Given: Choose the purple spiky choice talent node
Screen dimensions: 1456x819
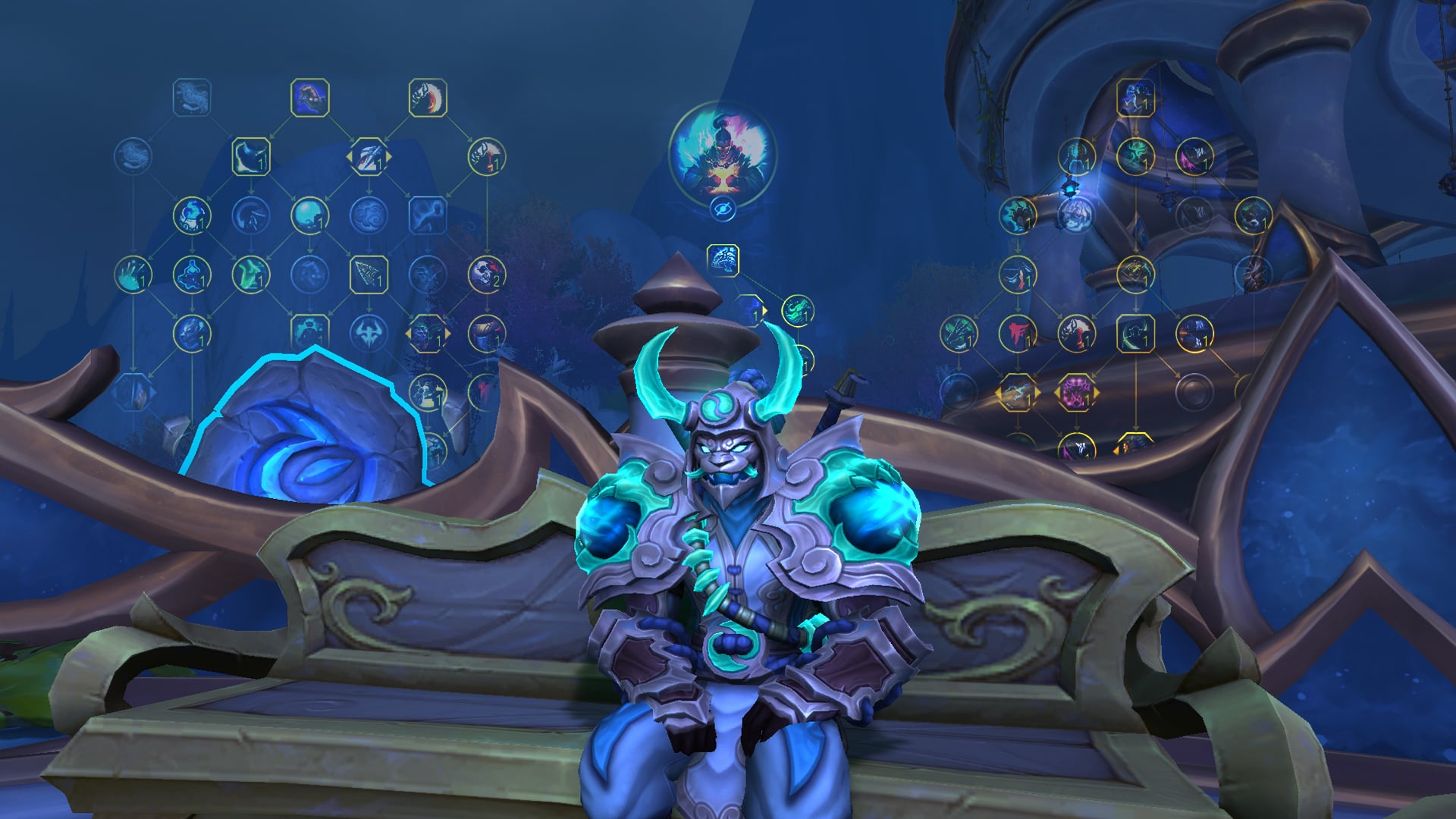Looking at the screenshot, I should click(1075, 393).
